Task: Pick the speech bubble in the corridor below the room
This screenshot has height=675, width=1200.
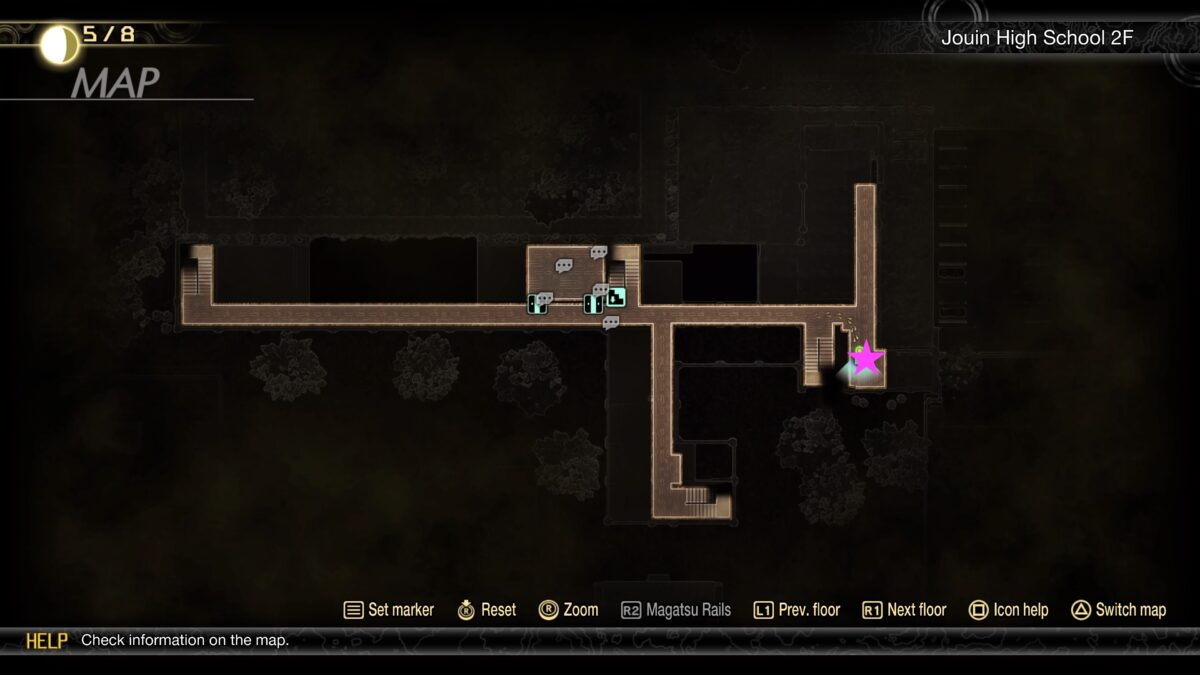Action: pos(610,323)
